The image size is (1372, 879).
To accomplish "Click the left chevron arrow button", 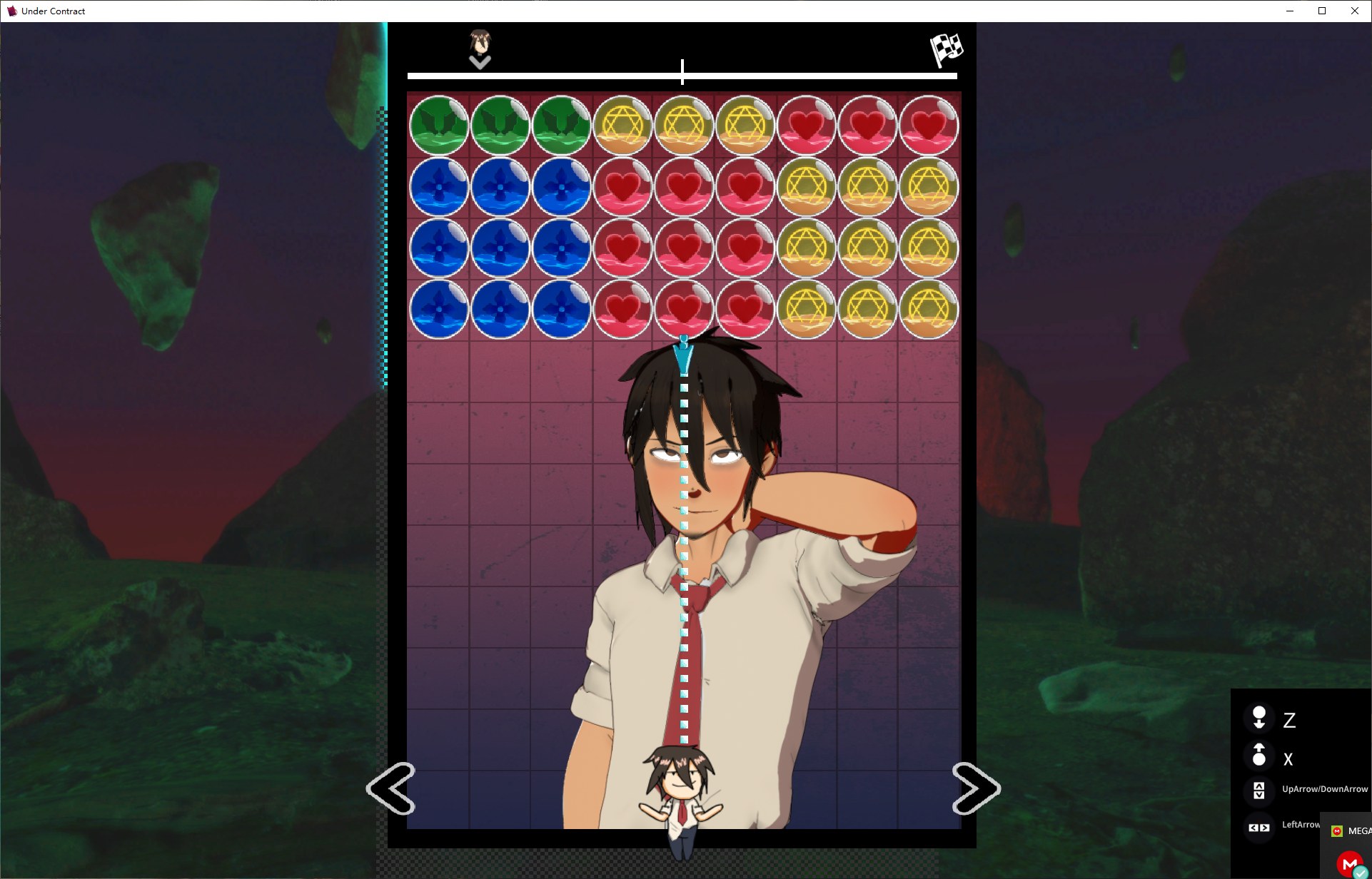I will pyautogui.click(x=390, y=788).
